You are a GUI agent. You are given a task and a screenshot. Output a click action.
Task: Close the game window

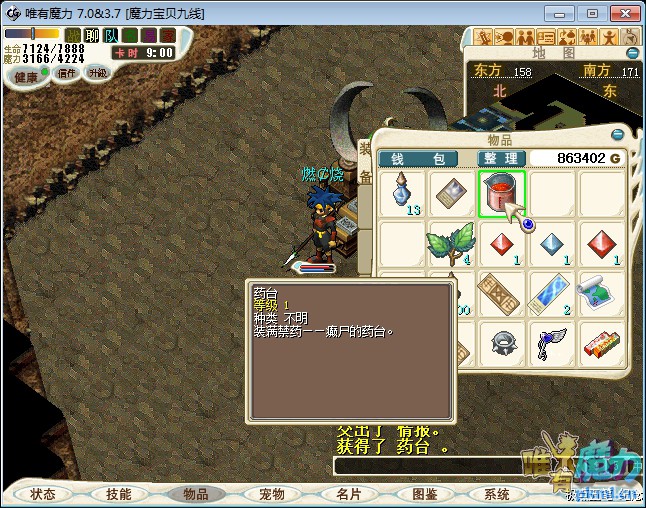(623, 13)
